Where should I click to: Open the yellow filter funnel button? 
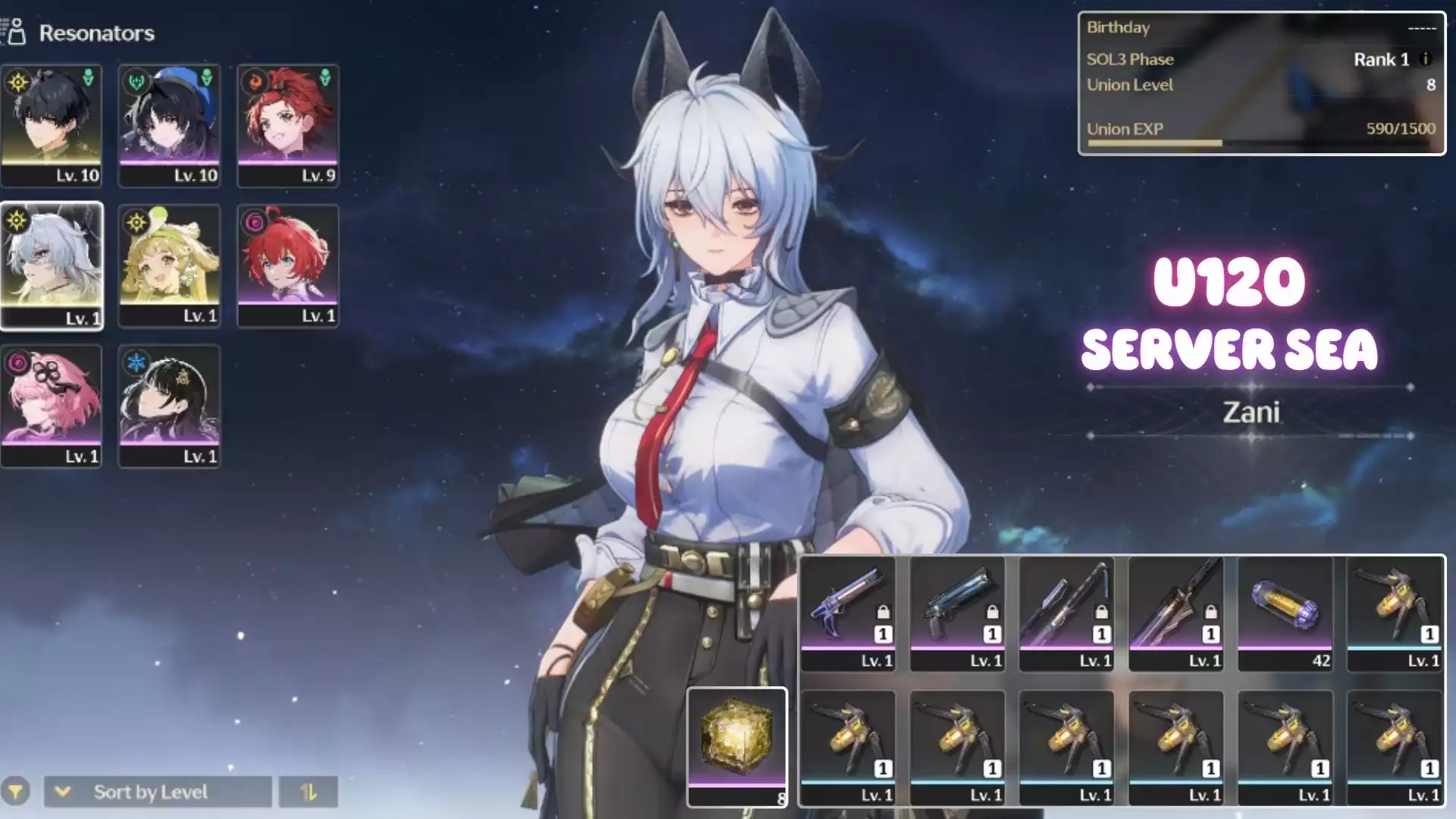pyautogui.click(x=16, y=792)
